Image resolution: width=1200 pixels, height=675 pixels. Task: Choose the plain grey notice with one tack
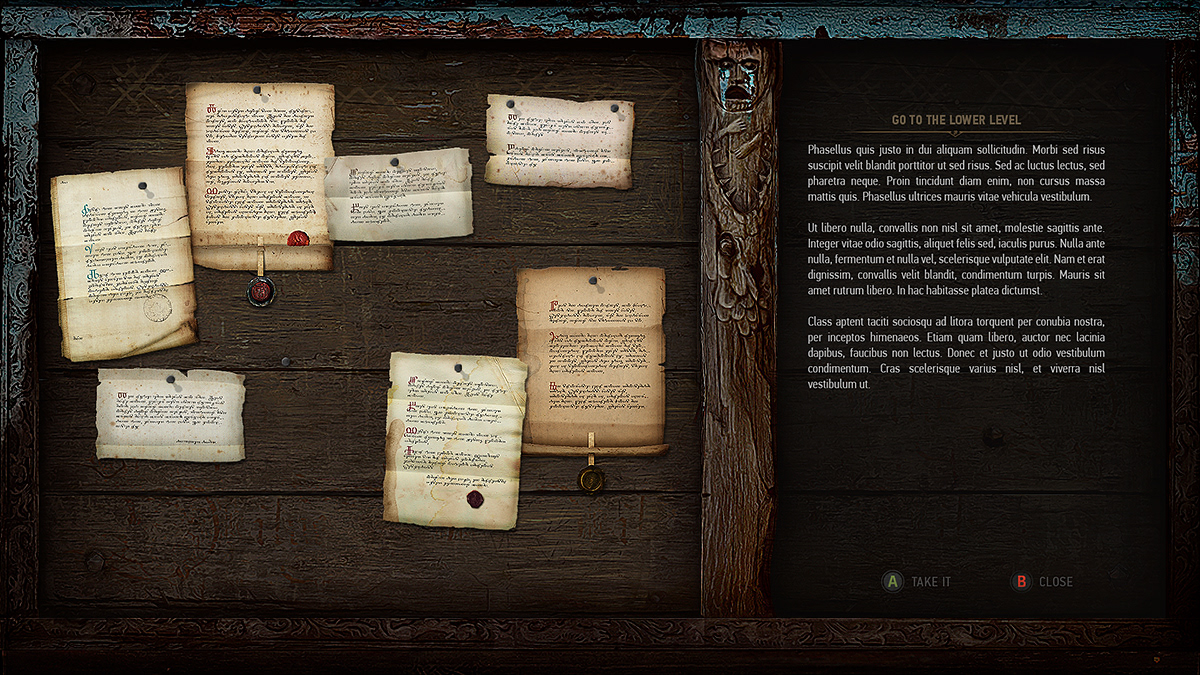pos(398,195)
